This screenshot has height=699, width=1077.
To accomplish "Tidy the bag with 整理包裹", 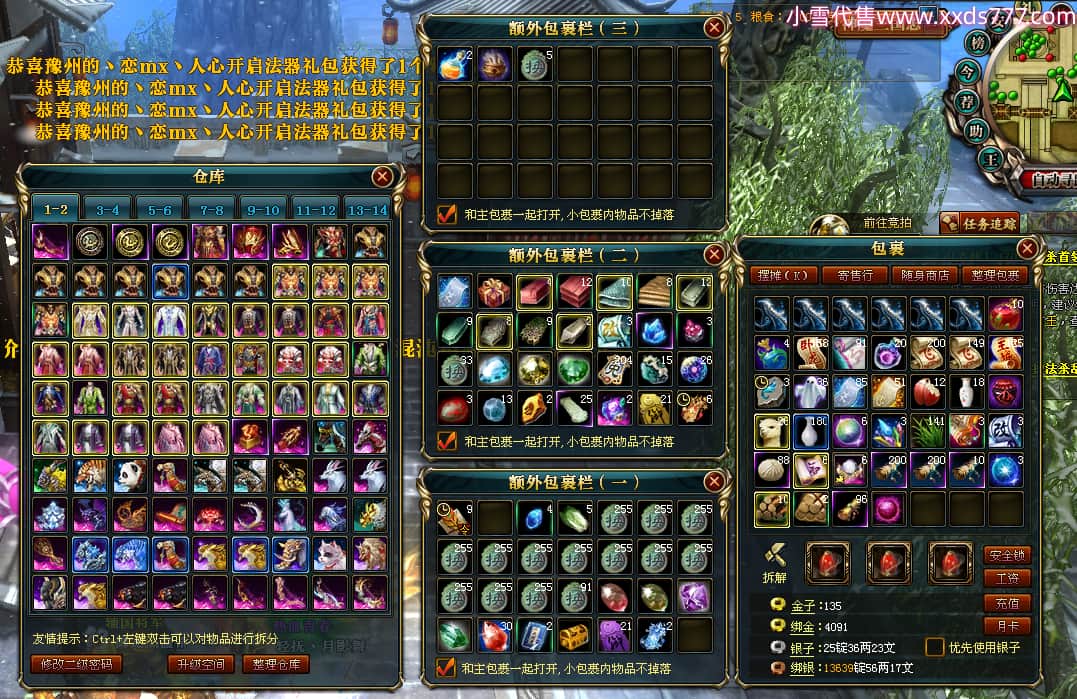I will tap(994, 275).
